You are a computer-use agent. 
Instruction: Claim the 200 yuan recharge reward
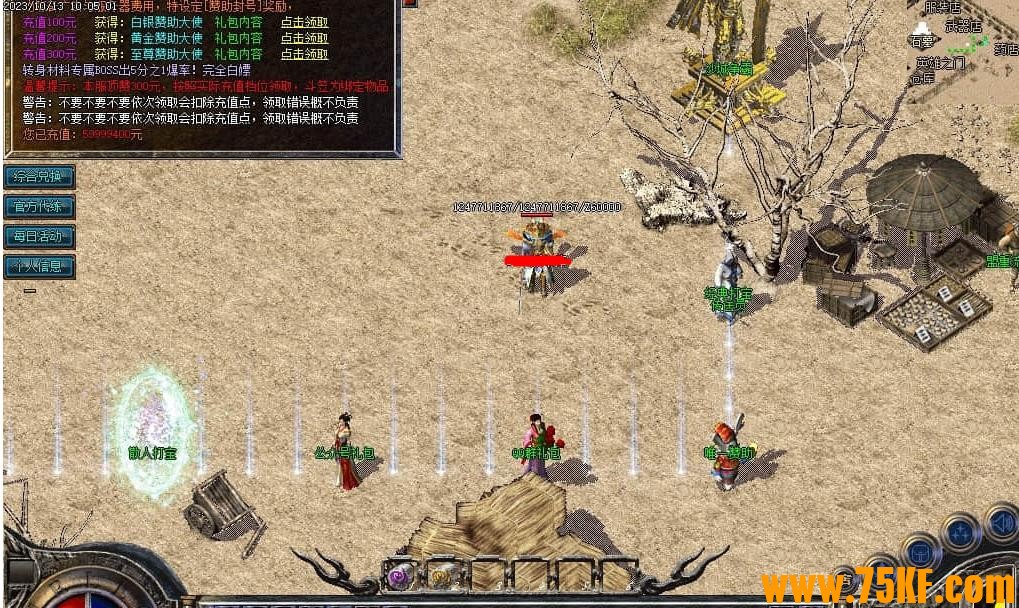304,39
